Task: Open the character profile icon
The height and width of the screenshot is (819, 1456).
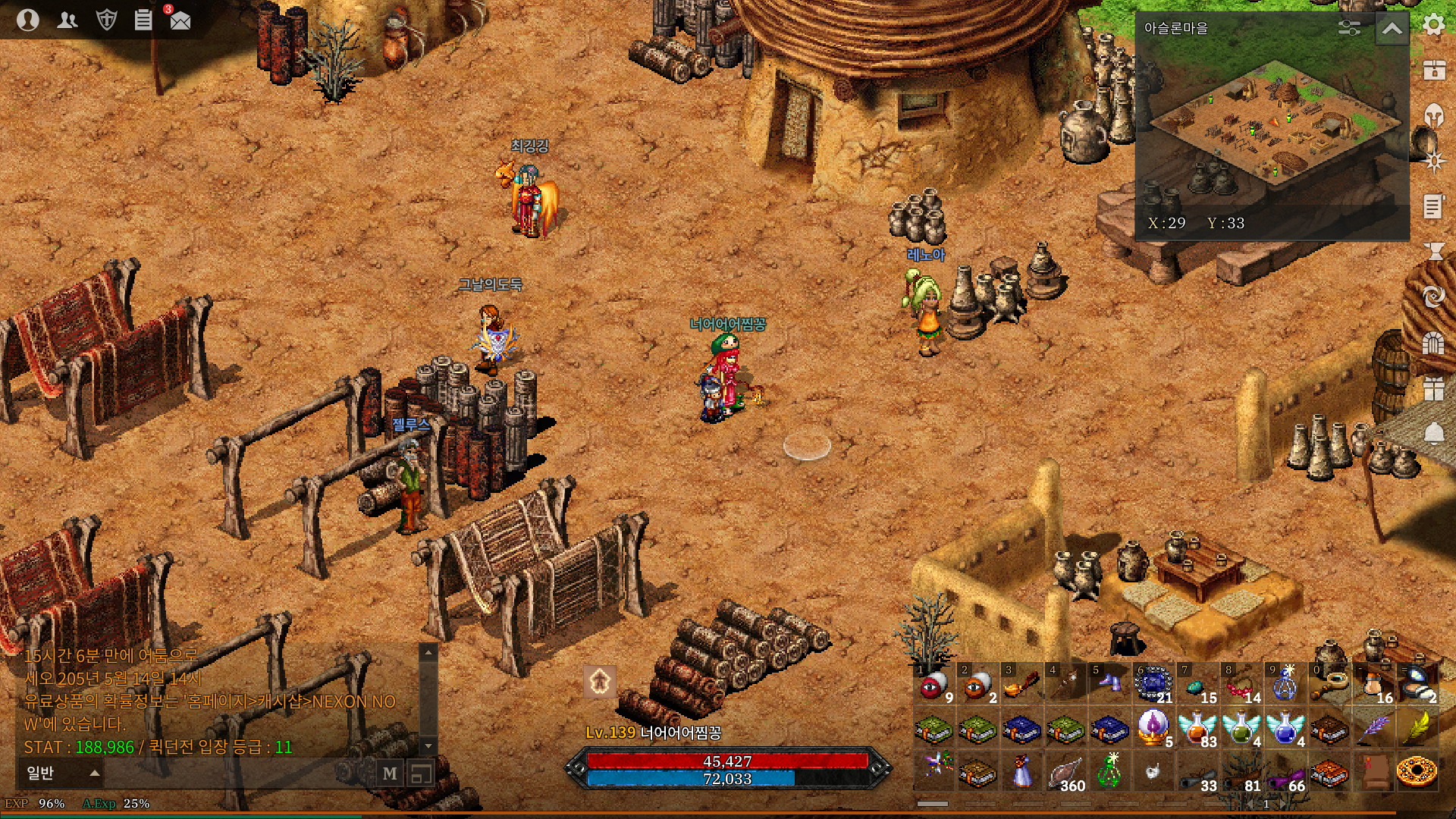Action: pos(28,20)
